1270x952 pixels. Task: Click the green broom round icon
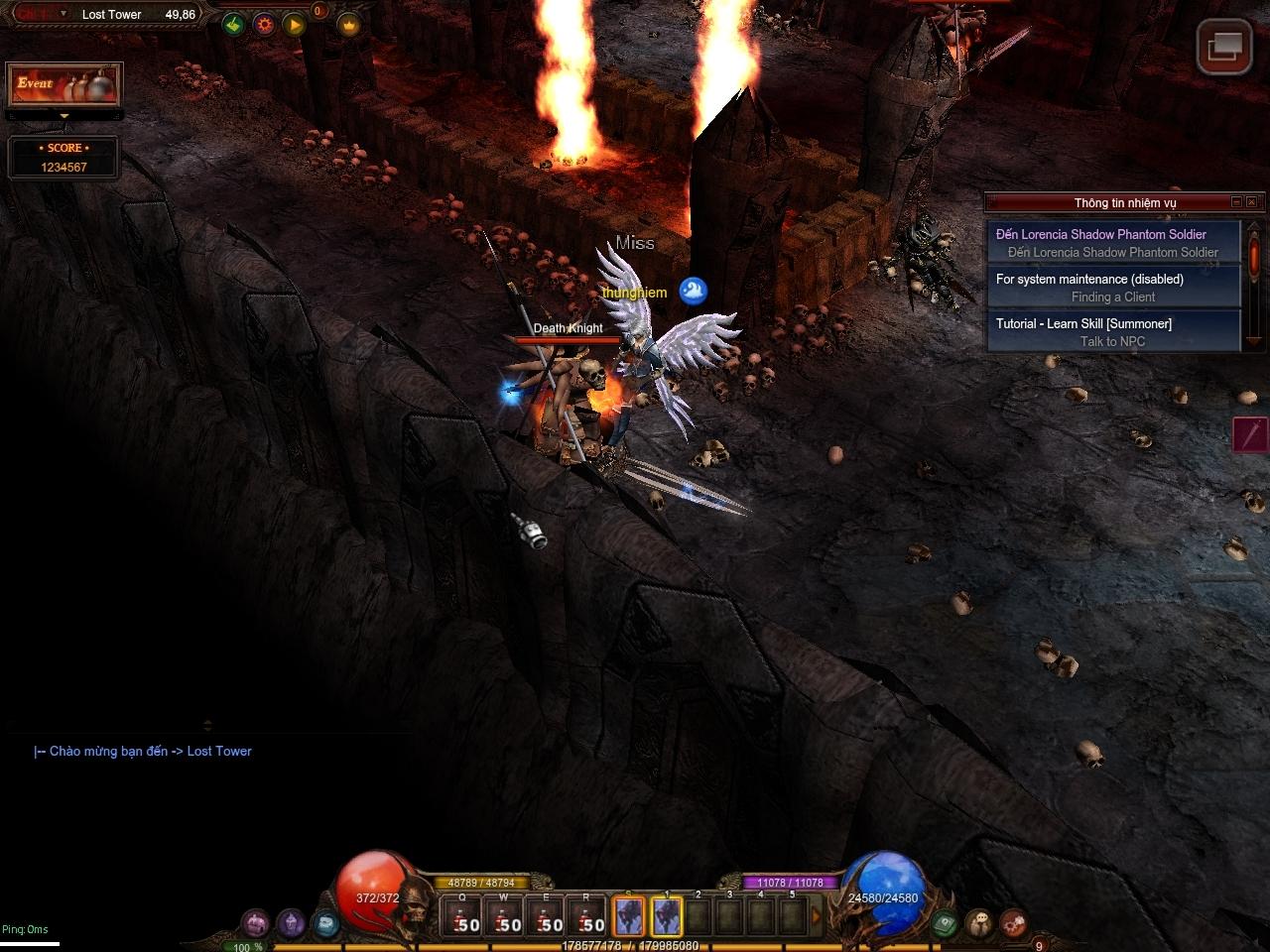point(233,25)
